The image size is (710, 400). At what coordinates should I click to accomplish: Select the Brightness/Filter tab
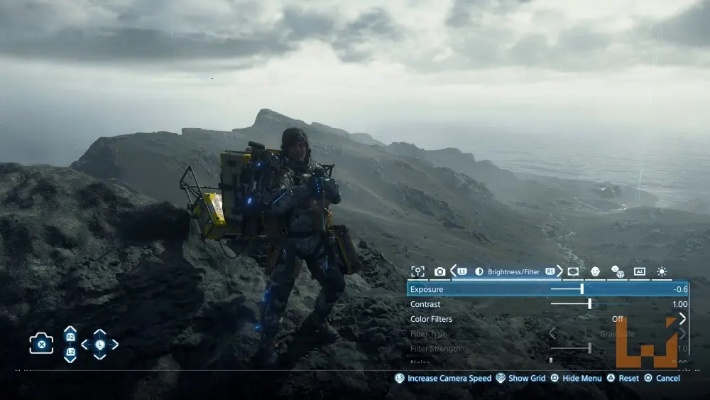coord(514,271)
